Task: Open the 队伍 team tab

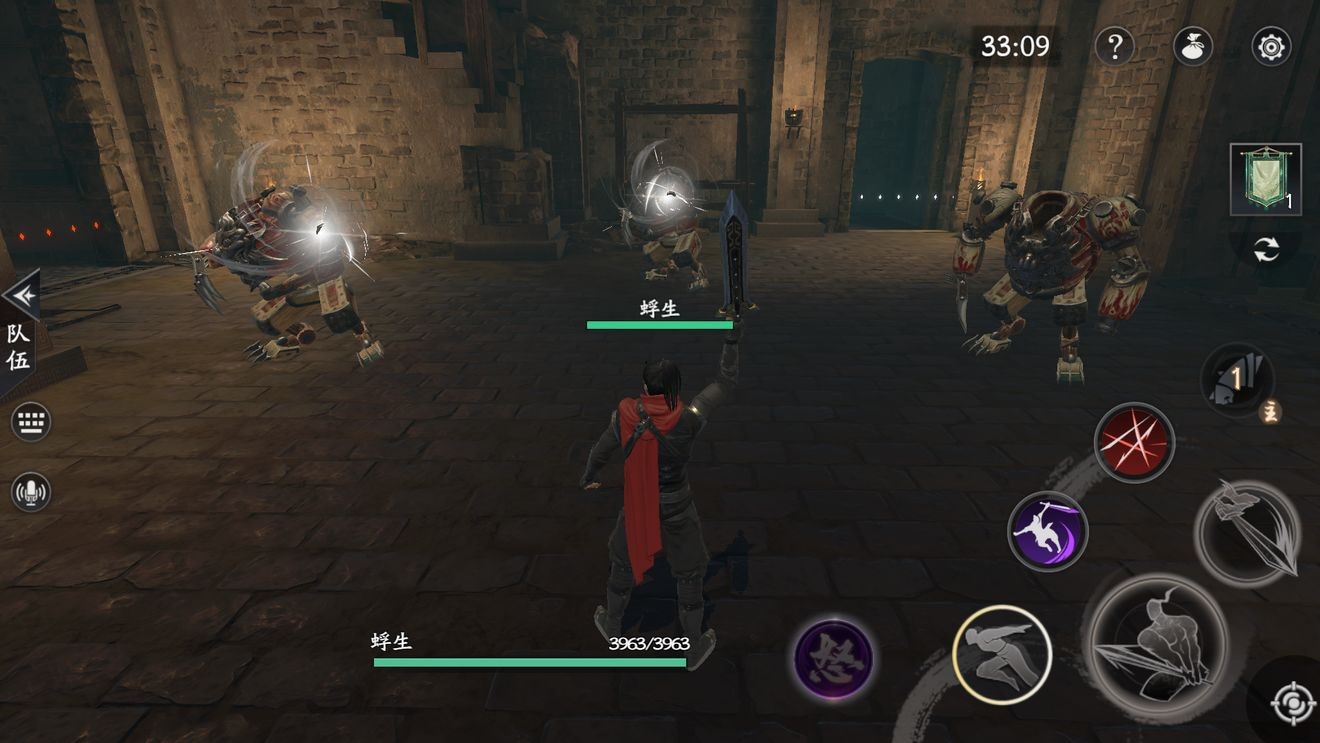Action: pyautogui.click(x=18, y=348)
